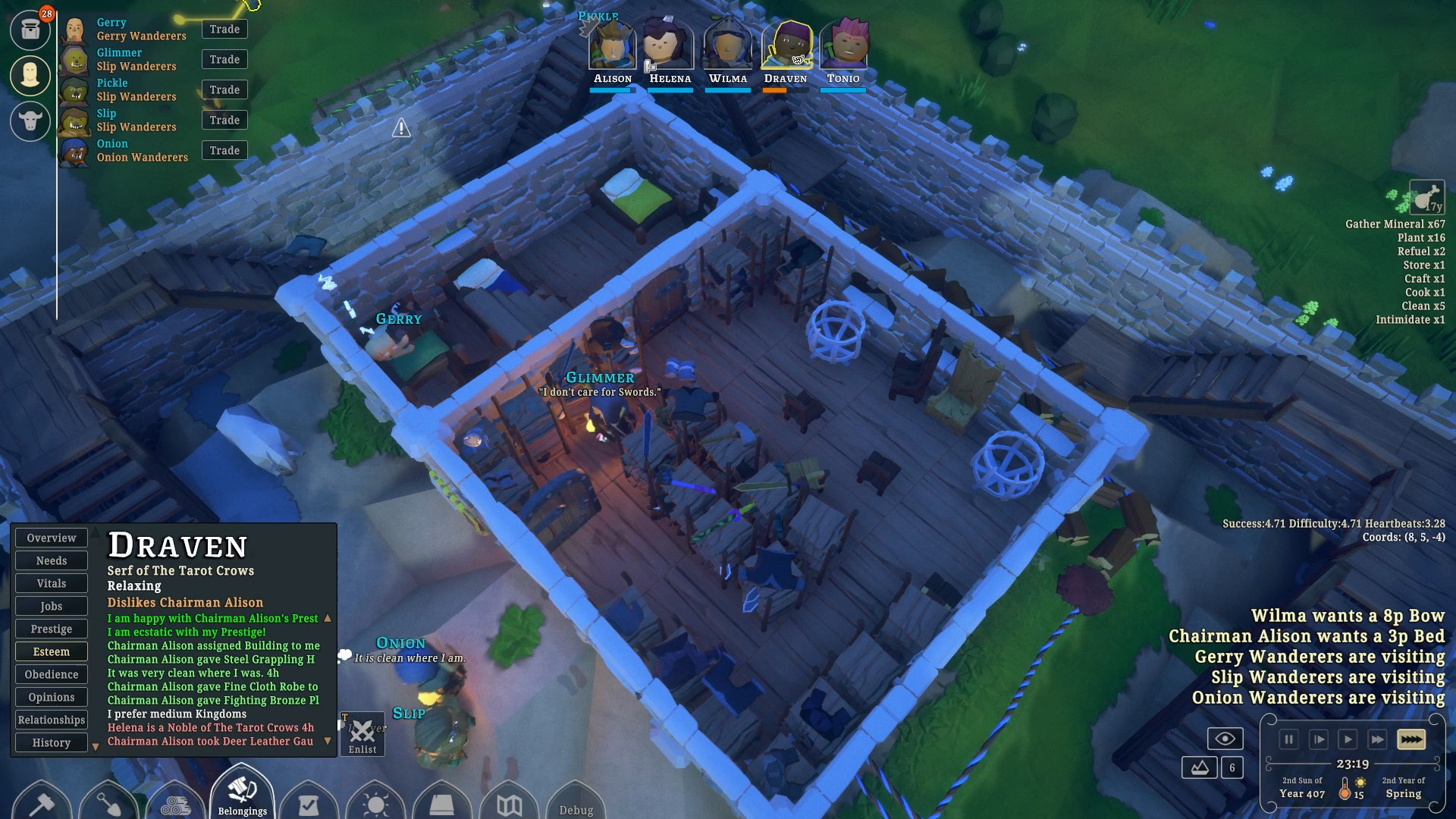Screen dimensions: 1456x819
Task: Select Alison's portrait in the party bar
Action: click(x=613, y=47)
